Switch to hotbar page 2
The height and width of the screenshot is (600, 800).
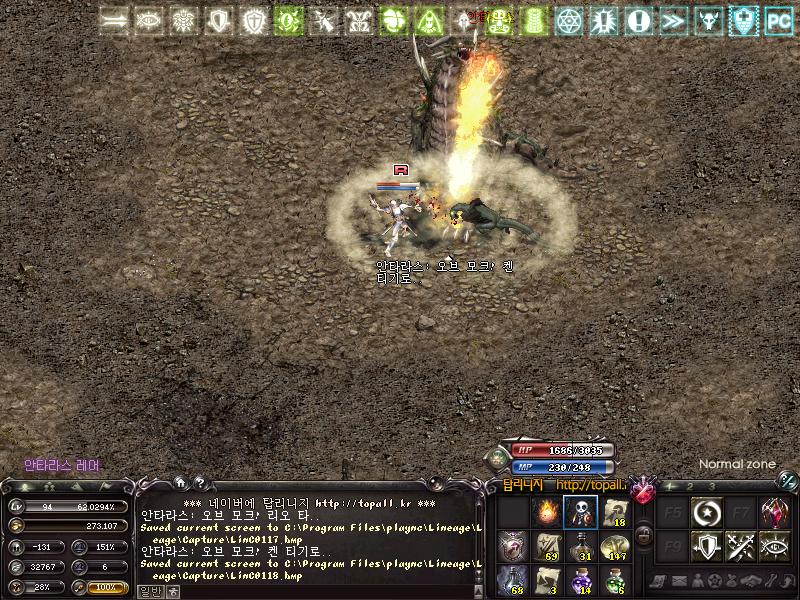pos(690,486)
